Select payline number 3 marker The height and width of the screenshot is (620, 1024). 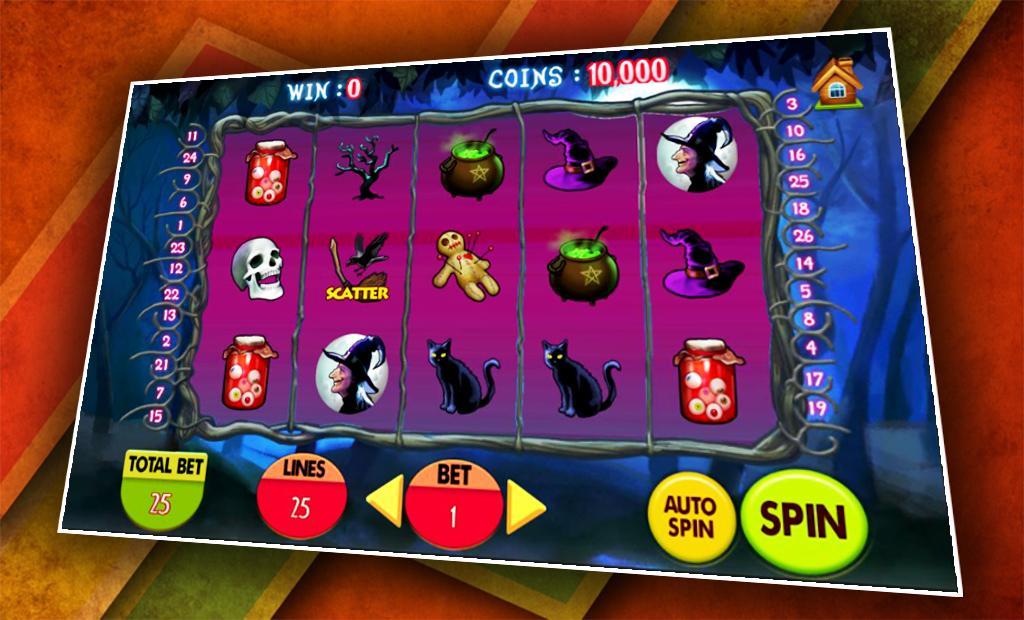tap(792, 104)
